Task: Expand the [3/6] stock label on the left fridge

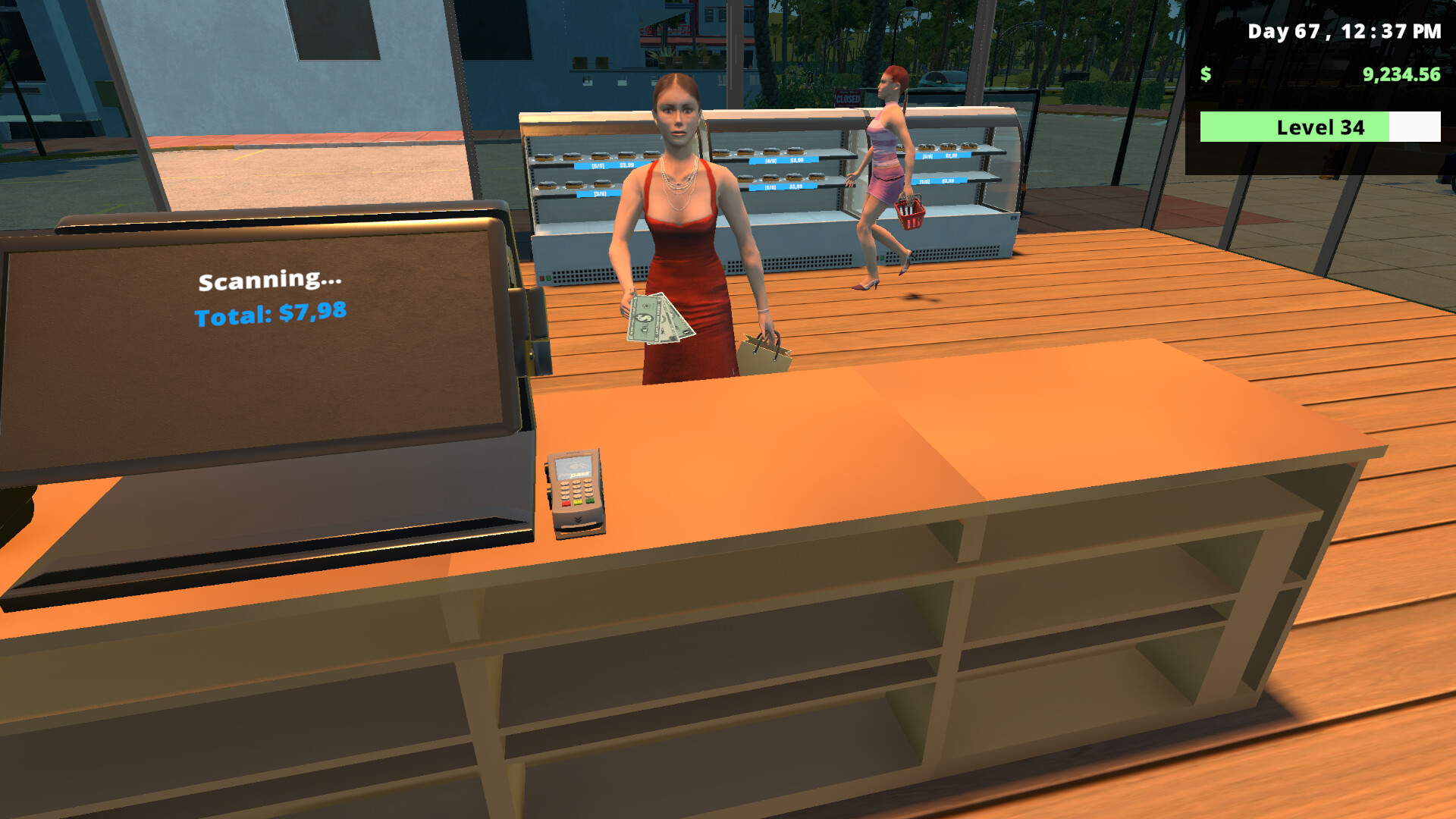Action: click(600, 193)
